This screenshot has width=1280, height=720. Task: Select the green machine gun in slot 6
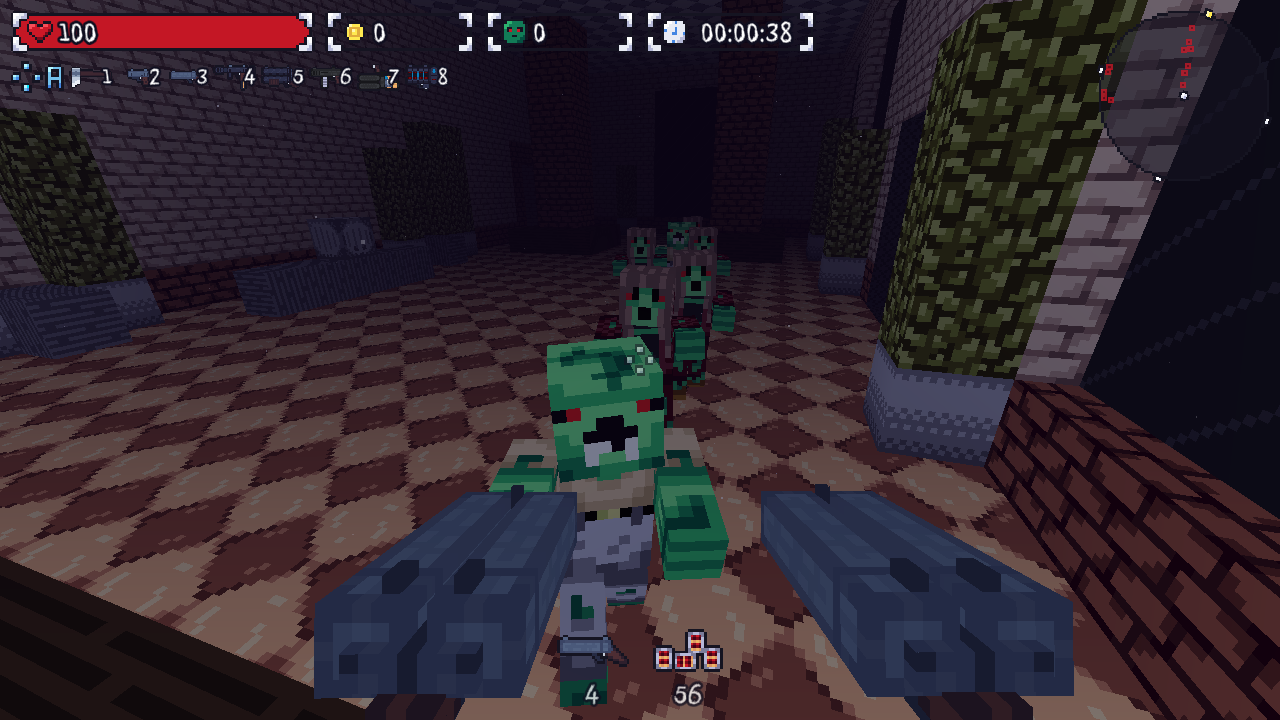324,76
